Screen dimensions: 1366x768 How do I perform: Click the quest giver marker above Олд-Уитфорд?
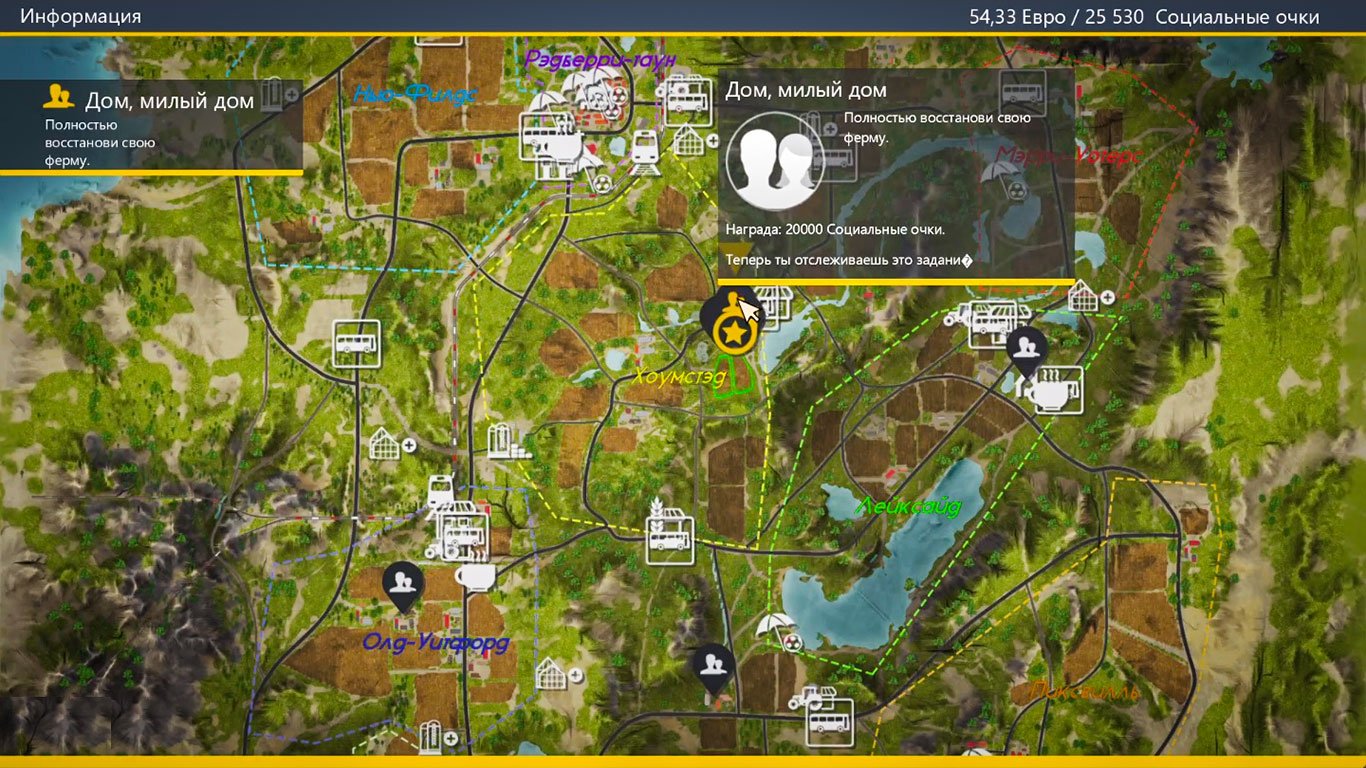click(402, 584)
